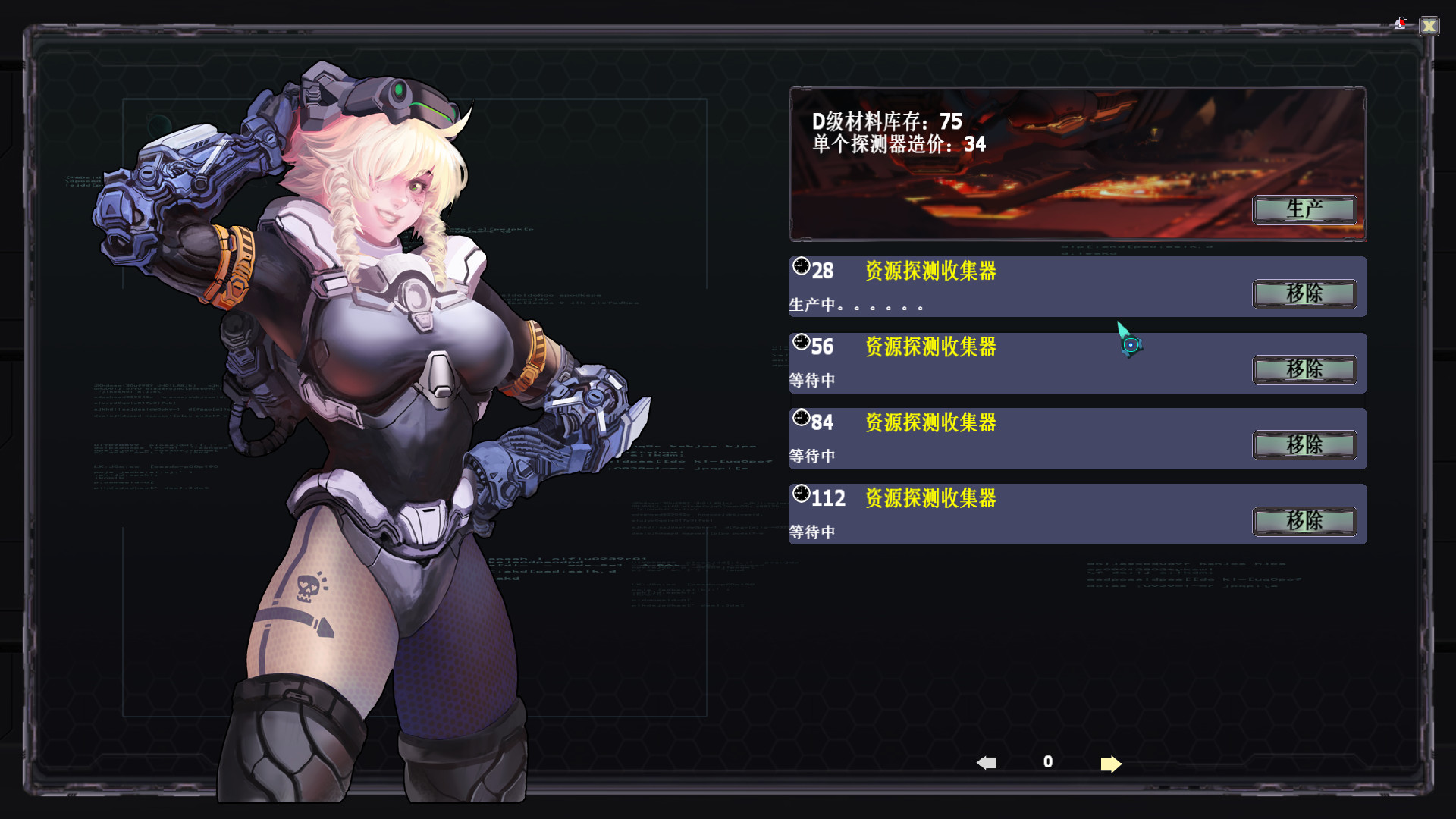
Task: Go to next page with yellow arrow
Action: pos(1109,764)
